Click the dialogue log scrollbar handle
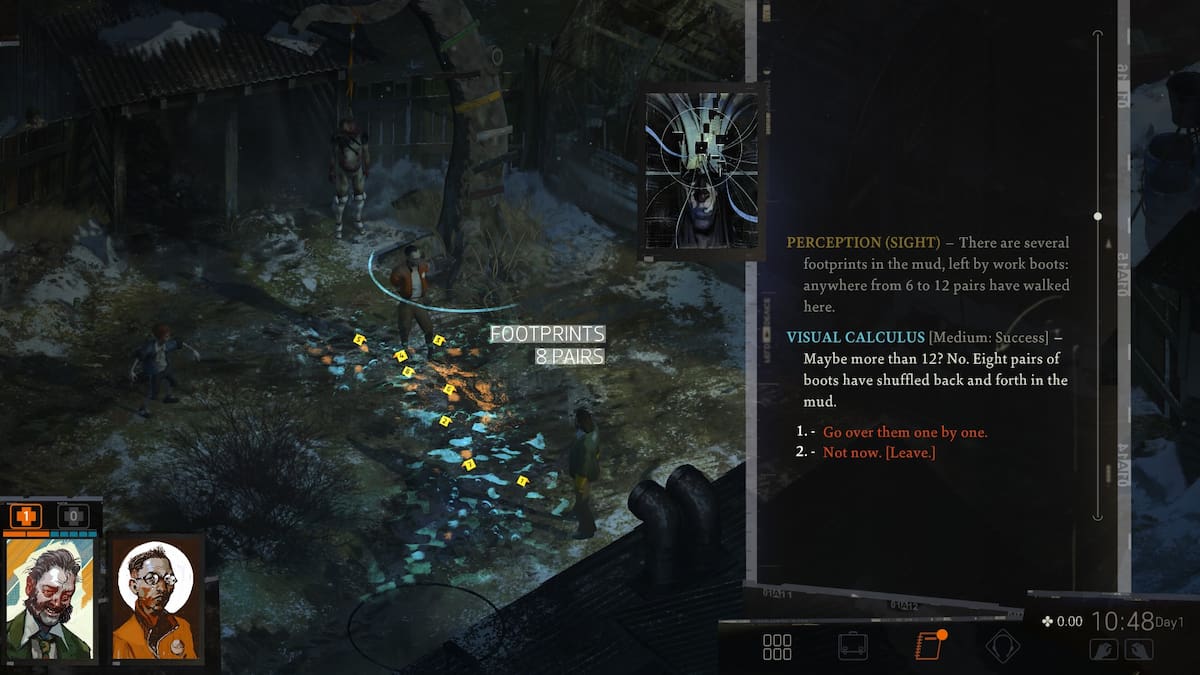 [x=1098, y=216]
